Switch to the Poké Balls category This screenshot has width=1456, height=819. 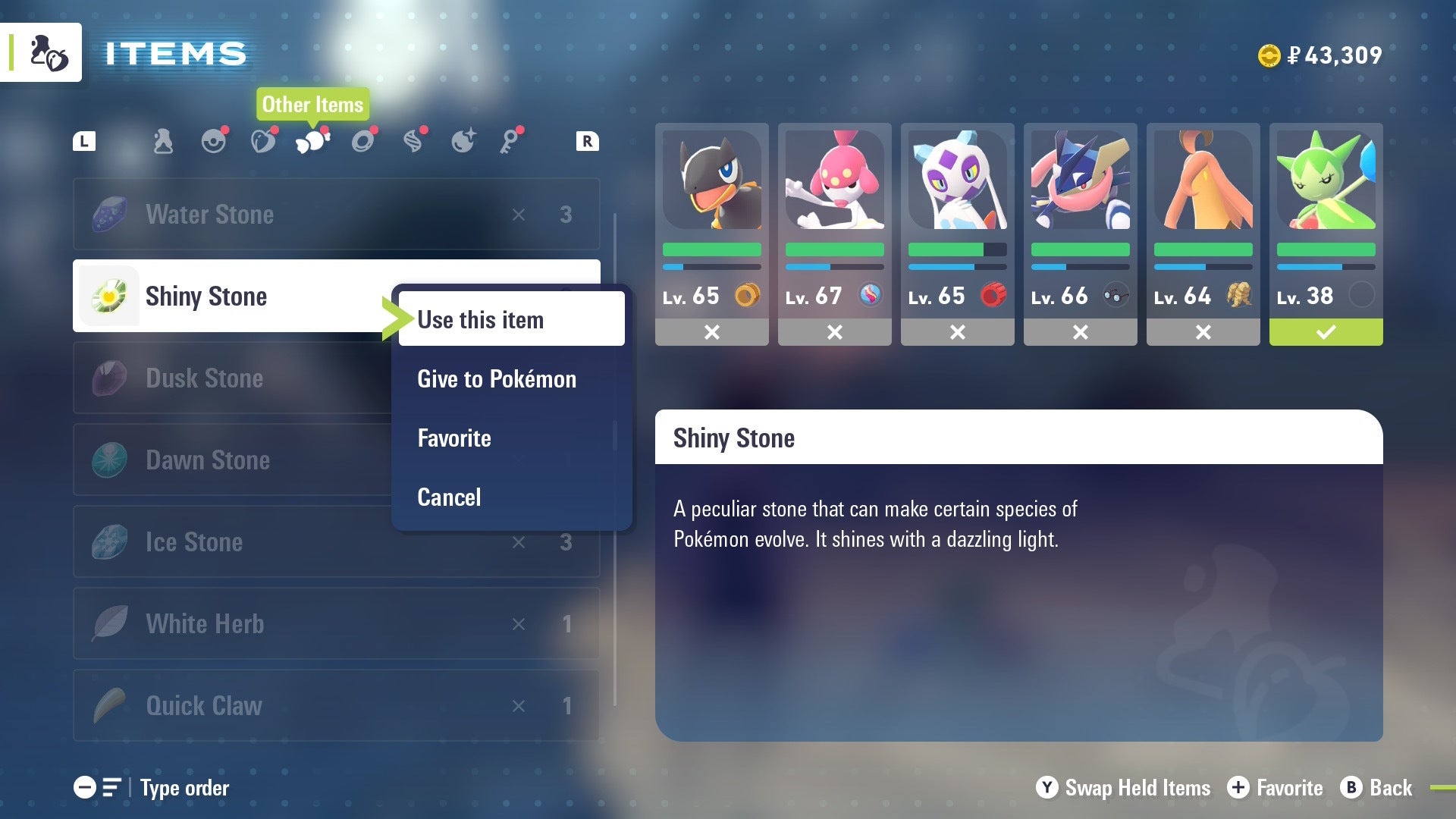click(x=215, y=140)
